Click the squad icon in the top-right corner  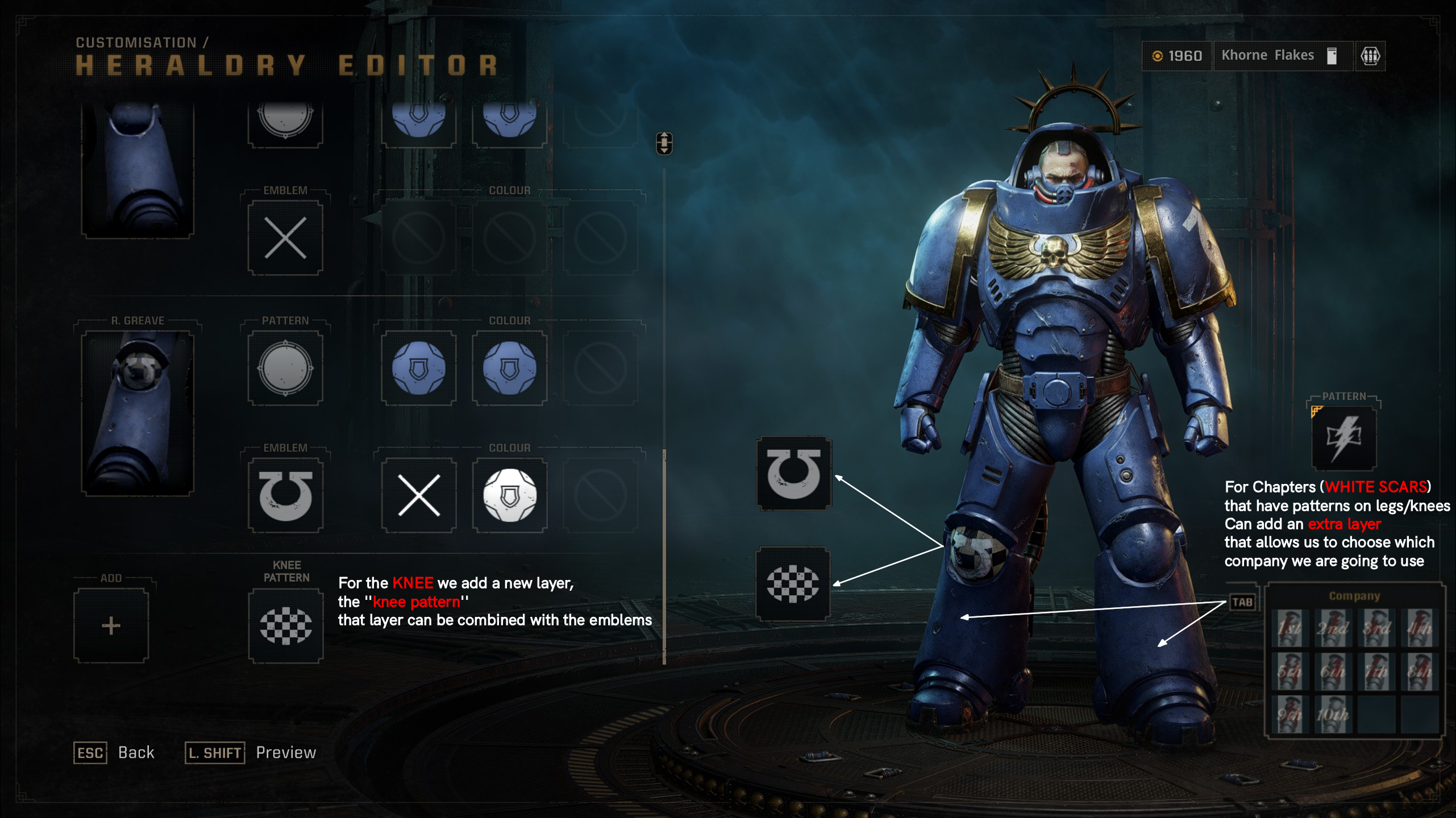(1370, 56)
